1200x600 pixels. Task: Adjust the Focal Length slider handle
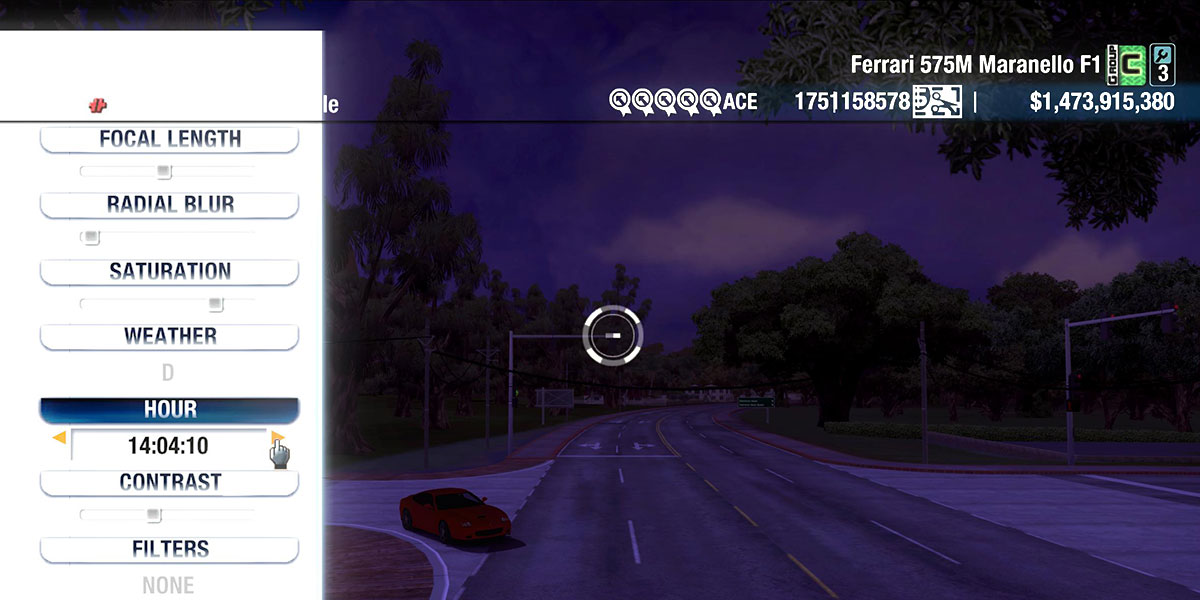pyautogui.click(x=164, y=172)
